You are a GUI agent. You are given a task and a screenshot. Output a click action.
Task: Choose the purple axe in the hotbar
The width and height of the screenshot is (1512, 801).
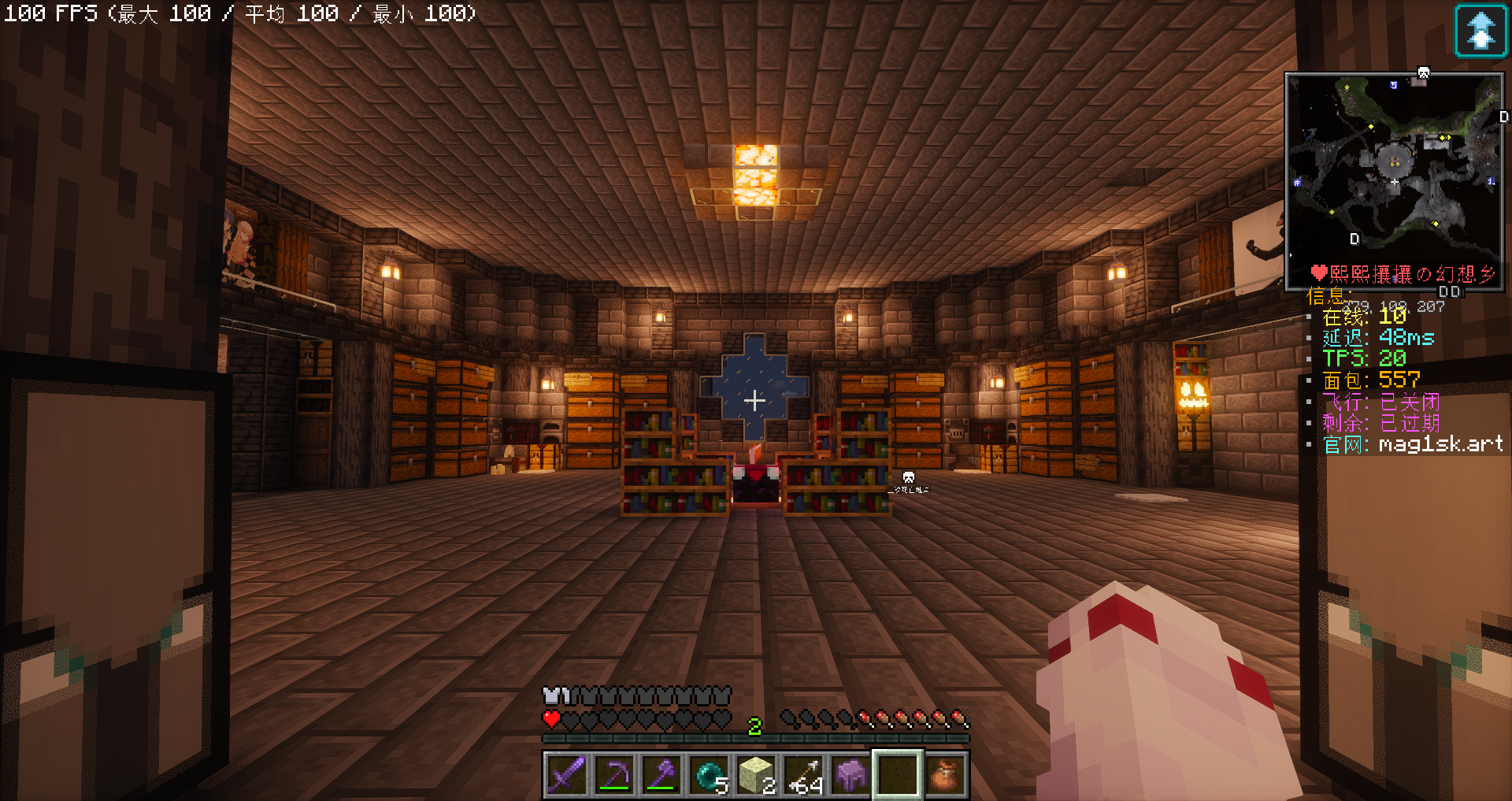[661, 775]
